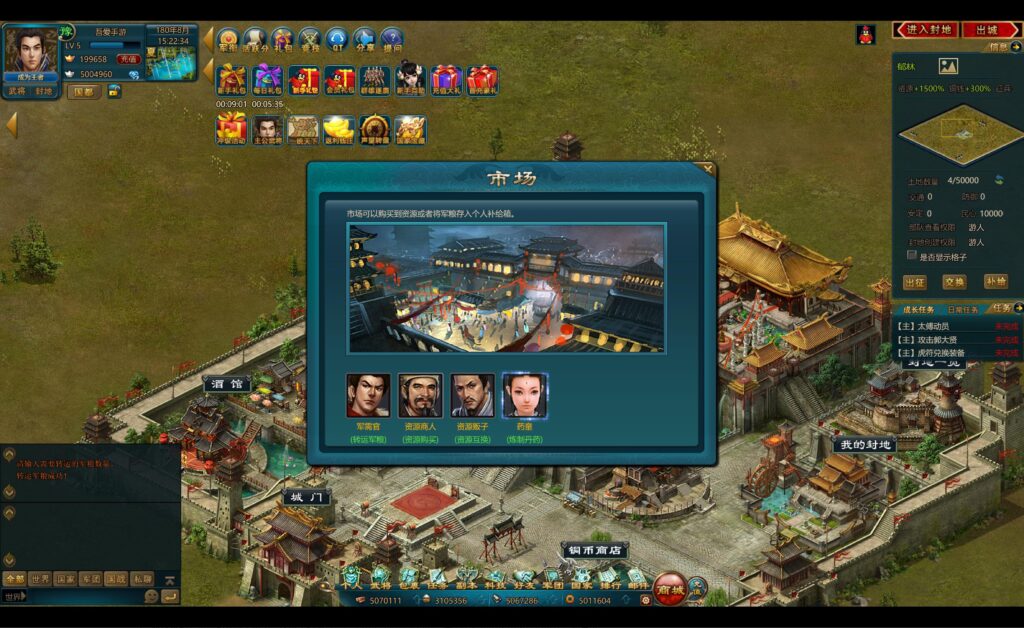Open the 国都 capital button
Screen dimensions: 1024x628
84,91
